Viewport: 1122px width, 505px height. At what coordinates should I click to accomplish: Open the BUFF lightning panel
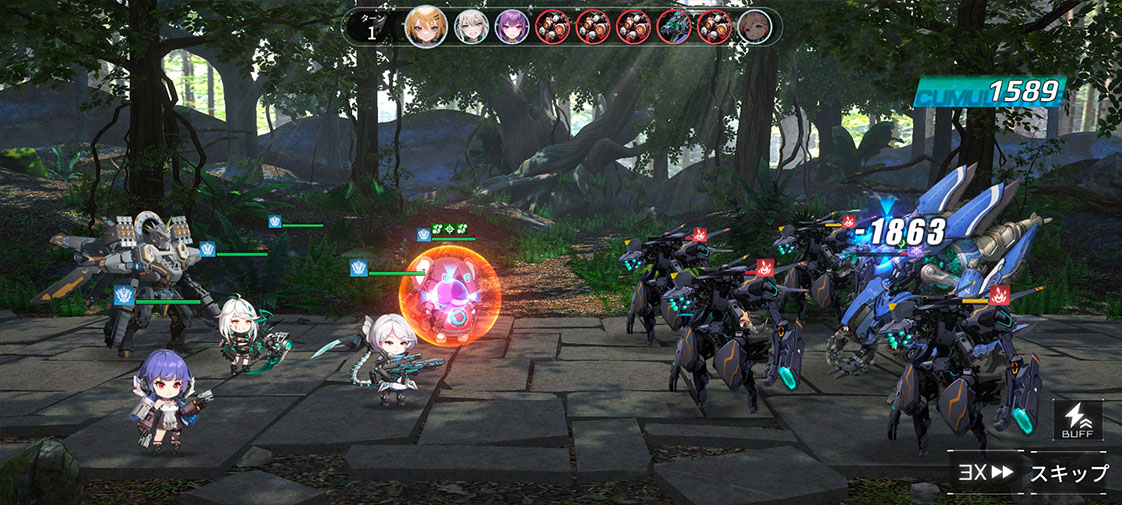click(x=1078, y=421)
